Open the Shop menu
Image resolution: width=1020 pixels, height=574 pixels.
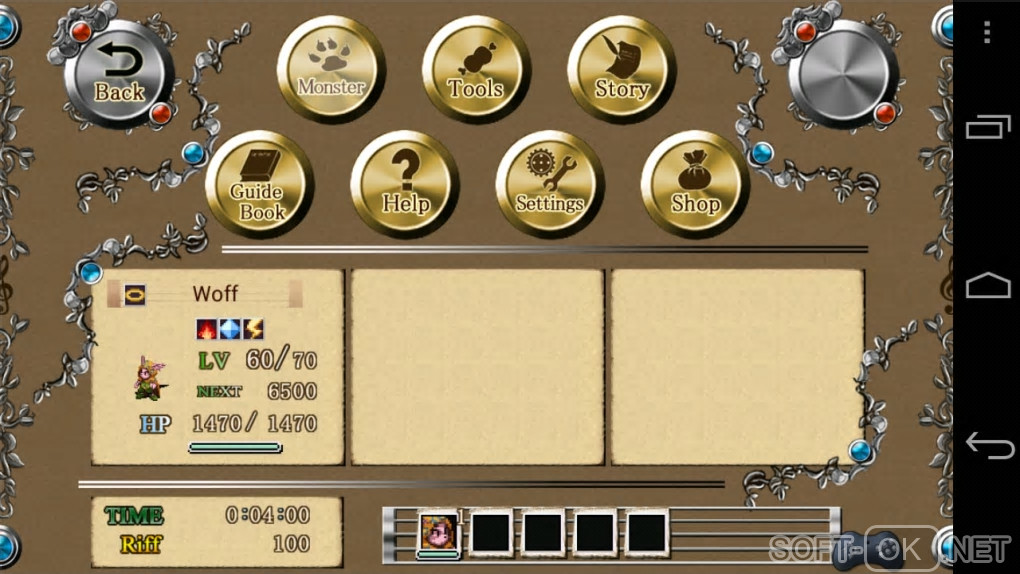pyautogui.click(x=695, y=185)
